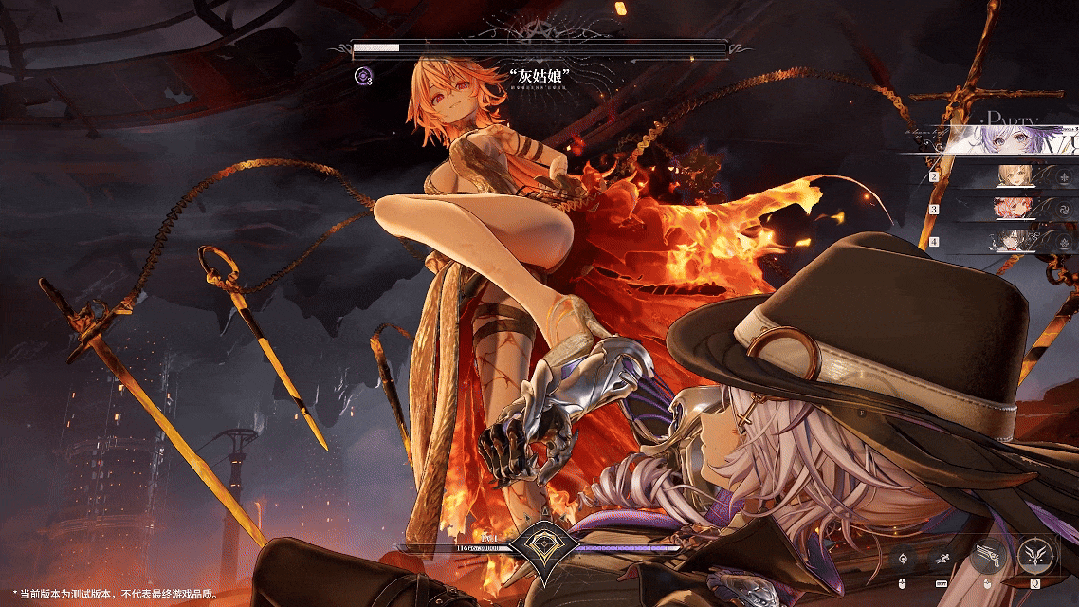Trigger the winged ultimate ability icon
Viewport: 1079px width, 607px height.
click(1034, 555)
